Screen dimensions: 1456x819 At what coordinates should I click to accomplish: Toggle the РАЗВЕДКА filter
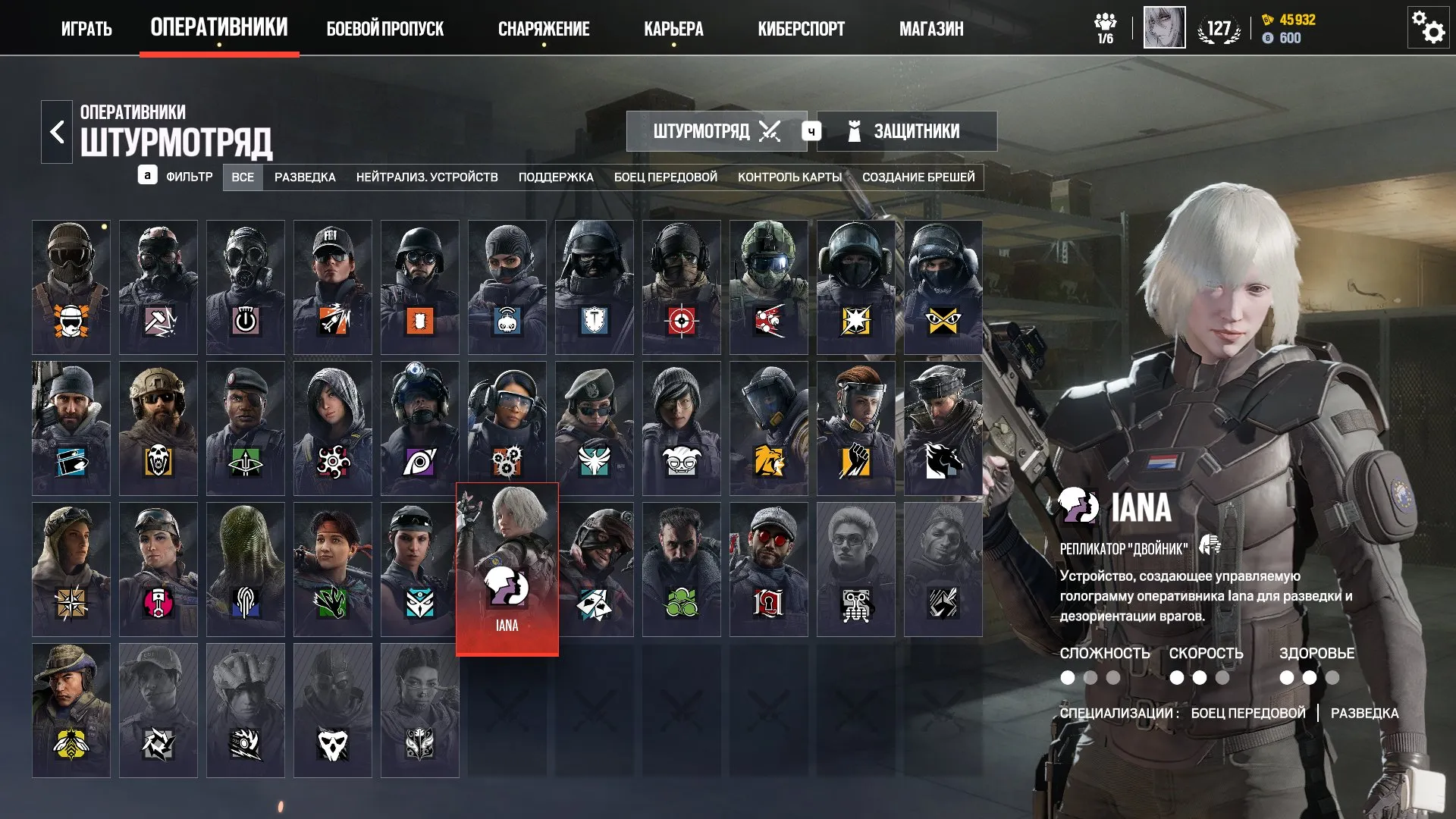click(304, 177)
